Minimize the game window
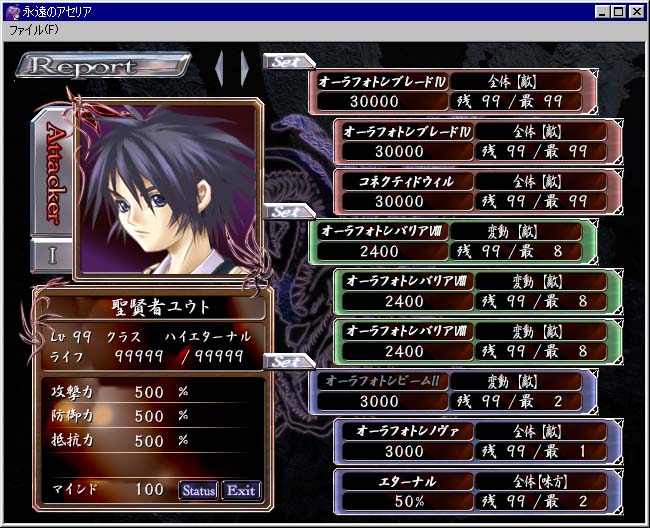This screenshot has width=650, height=528. (x=603, y=11)
